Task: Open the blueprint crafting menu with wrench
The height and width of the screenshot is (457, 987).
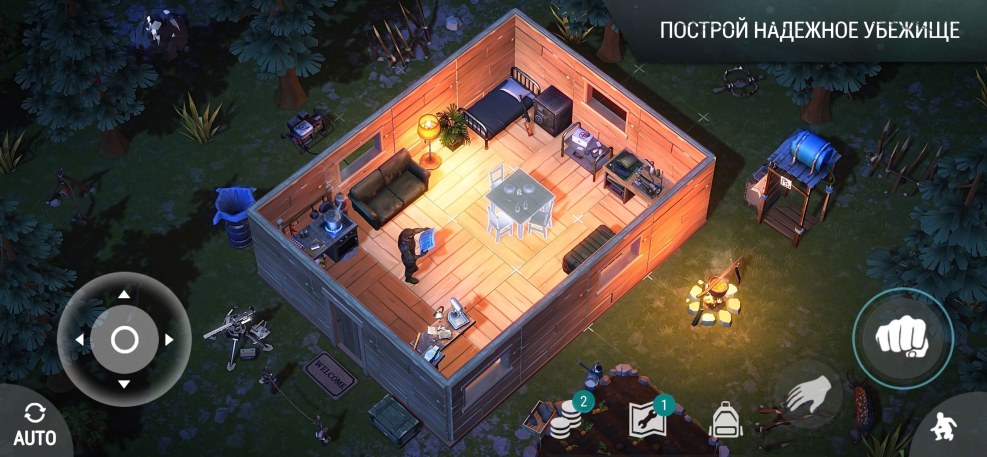Action: pyautogui.click(x=646, y=420)
